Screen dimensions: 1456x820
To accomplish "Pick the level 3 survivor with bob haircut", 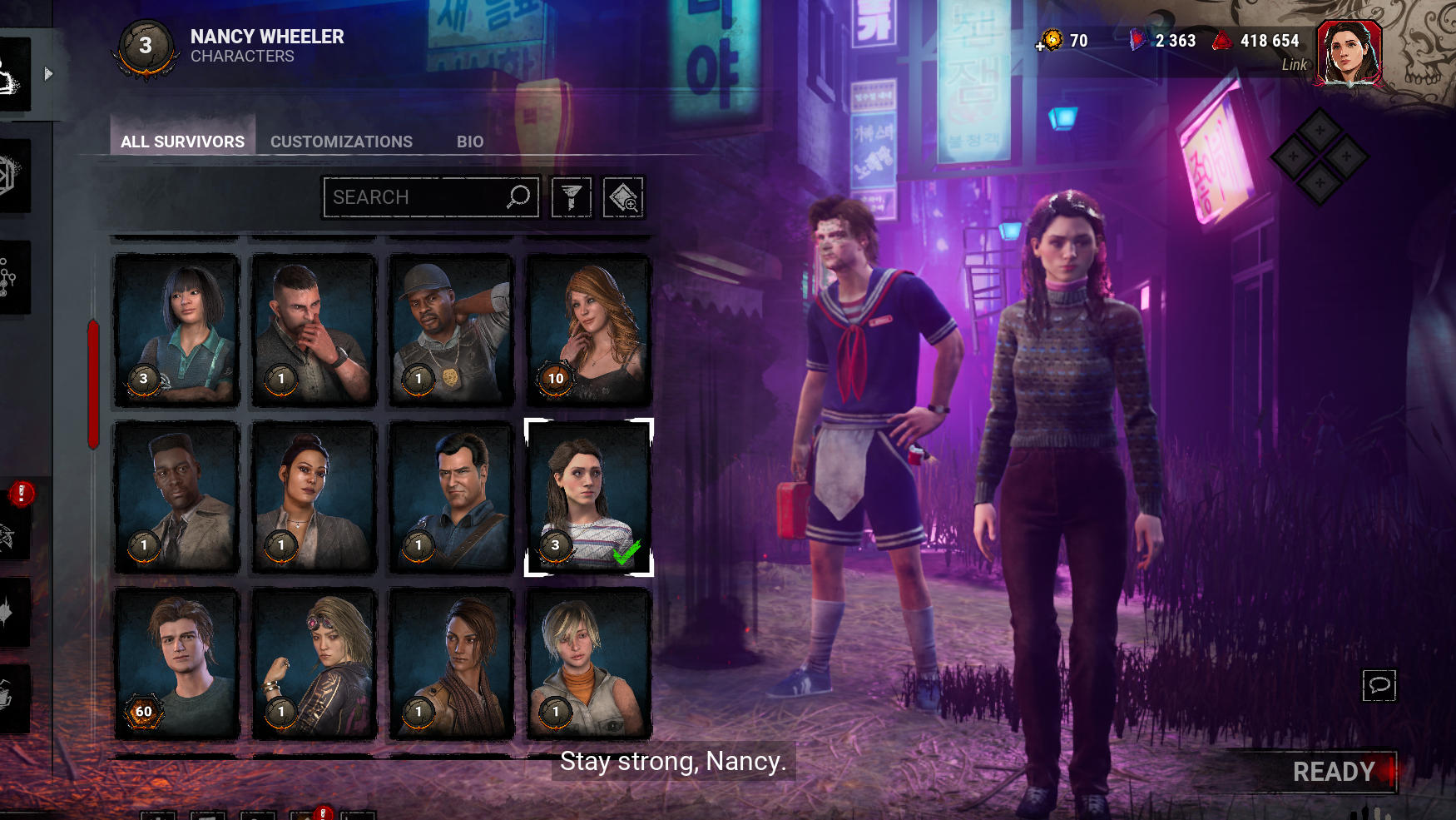I will (177, 330).
